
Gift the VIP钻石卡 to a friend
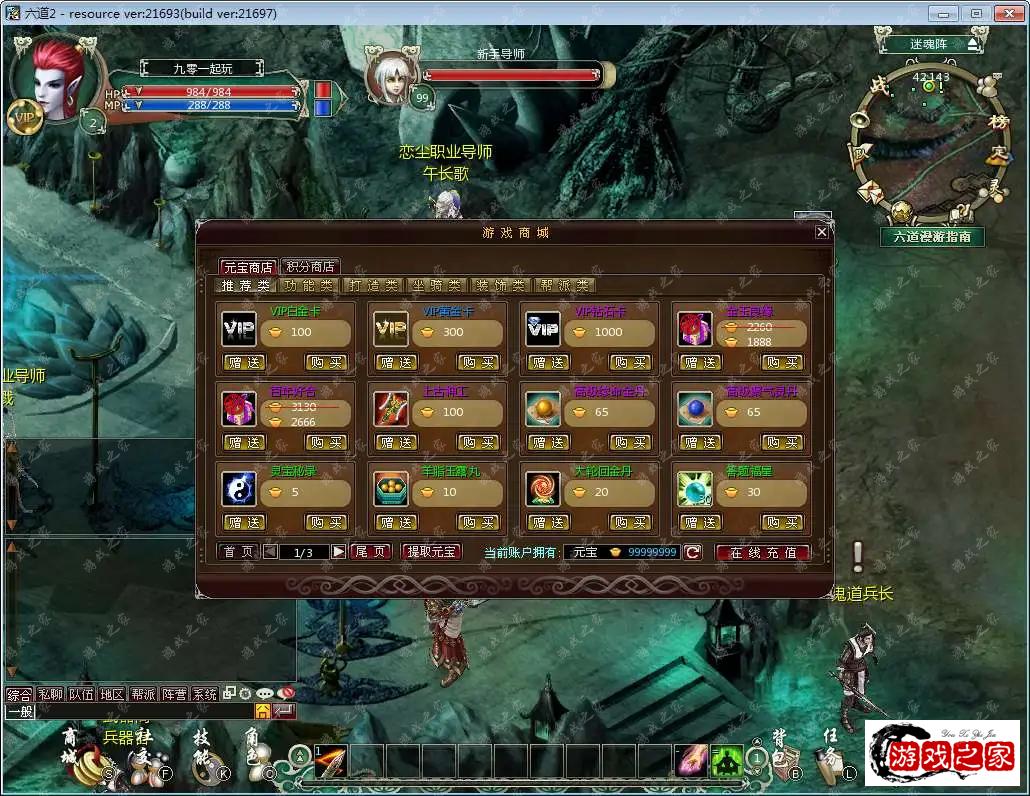(549, 362)
